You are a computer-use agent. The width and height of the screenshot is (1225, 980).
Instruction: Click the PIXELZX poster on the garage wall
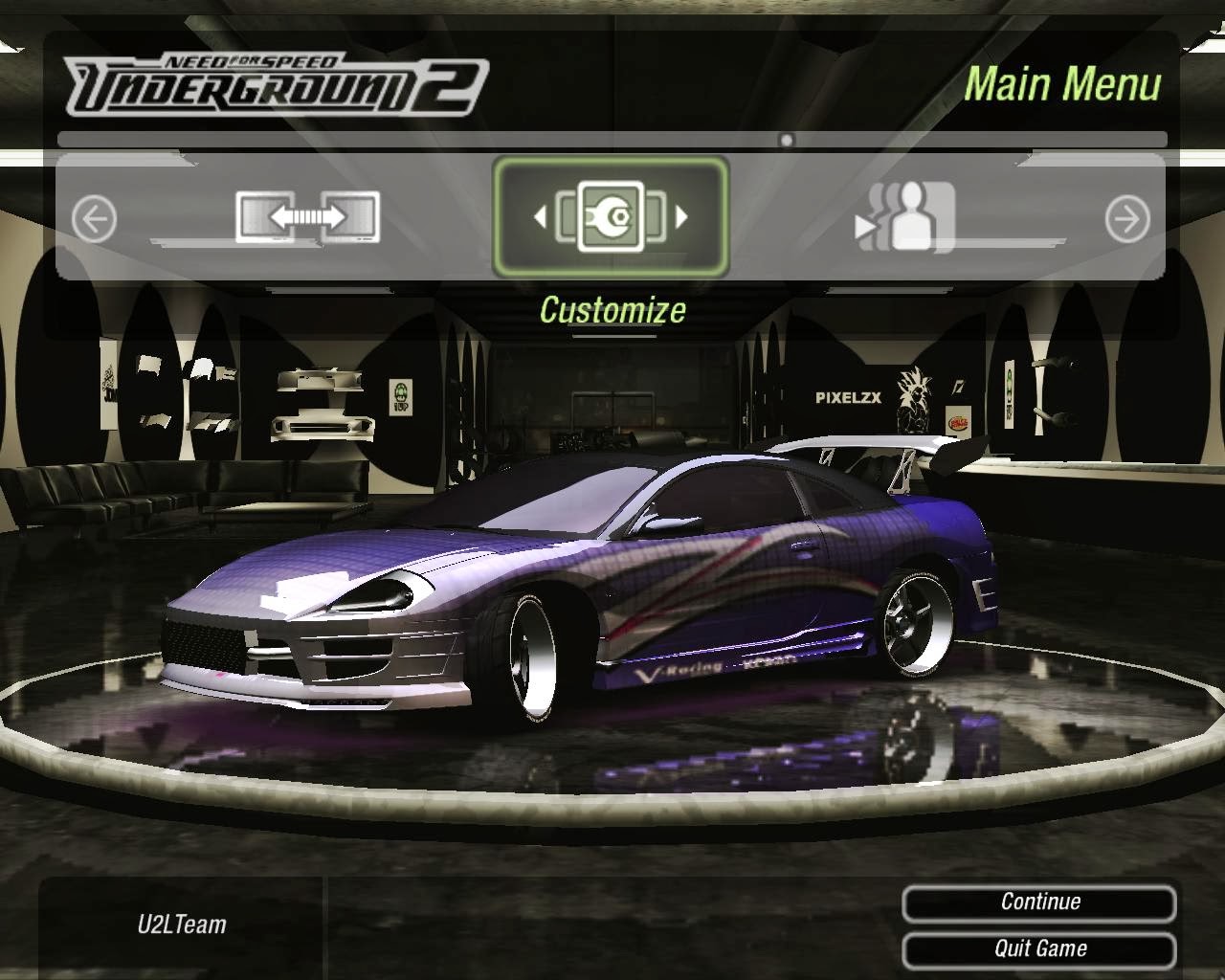tap(846, 395)
